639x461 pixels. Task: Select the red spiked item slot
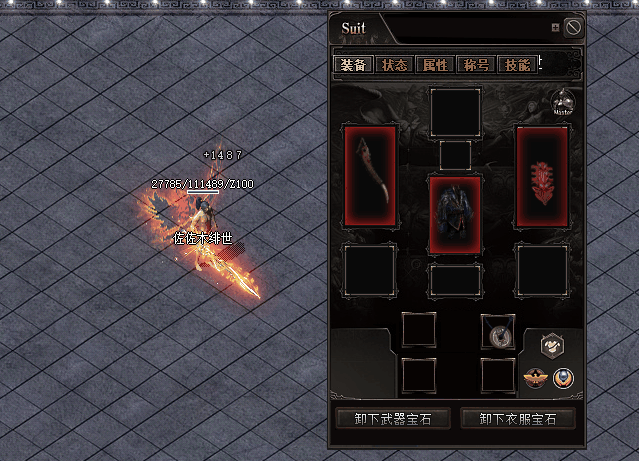click(542, 175)
